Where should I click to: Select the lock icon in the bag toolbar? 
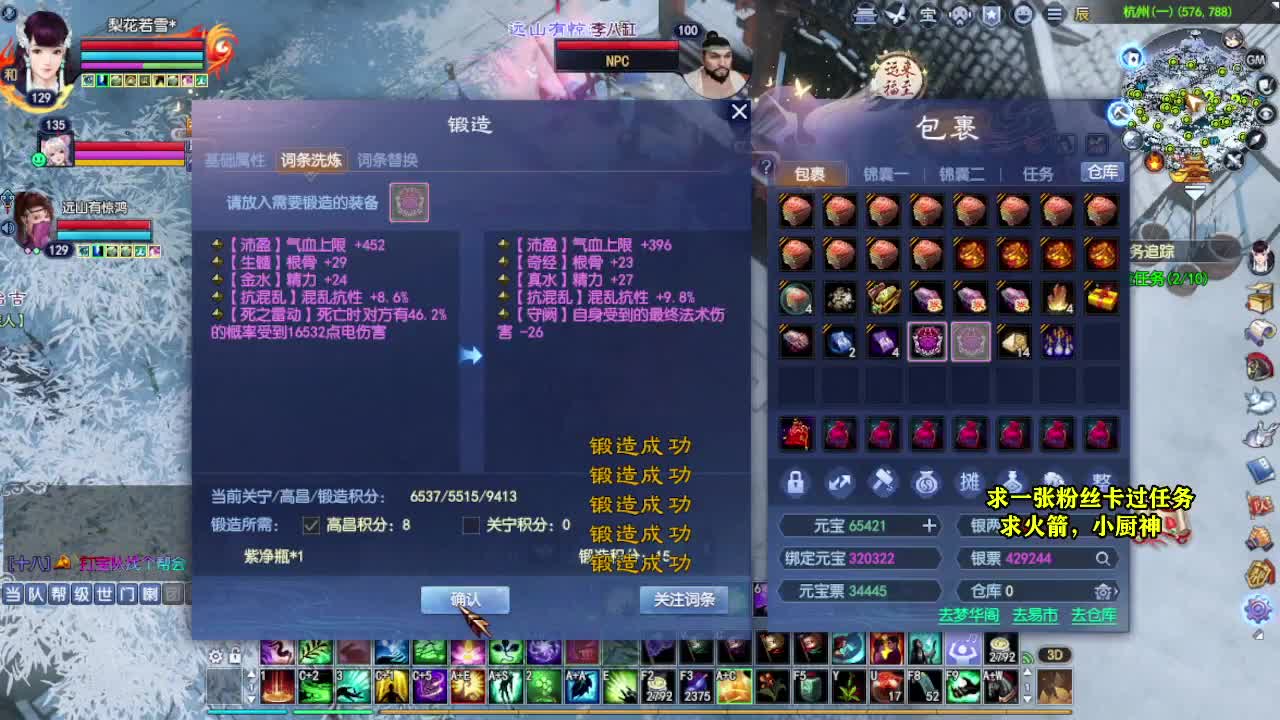pyautogui.click(x=795, y=483)
